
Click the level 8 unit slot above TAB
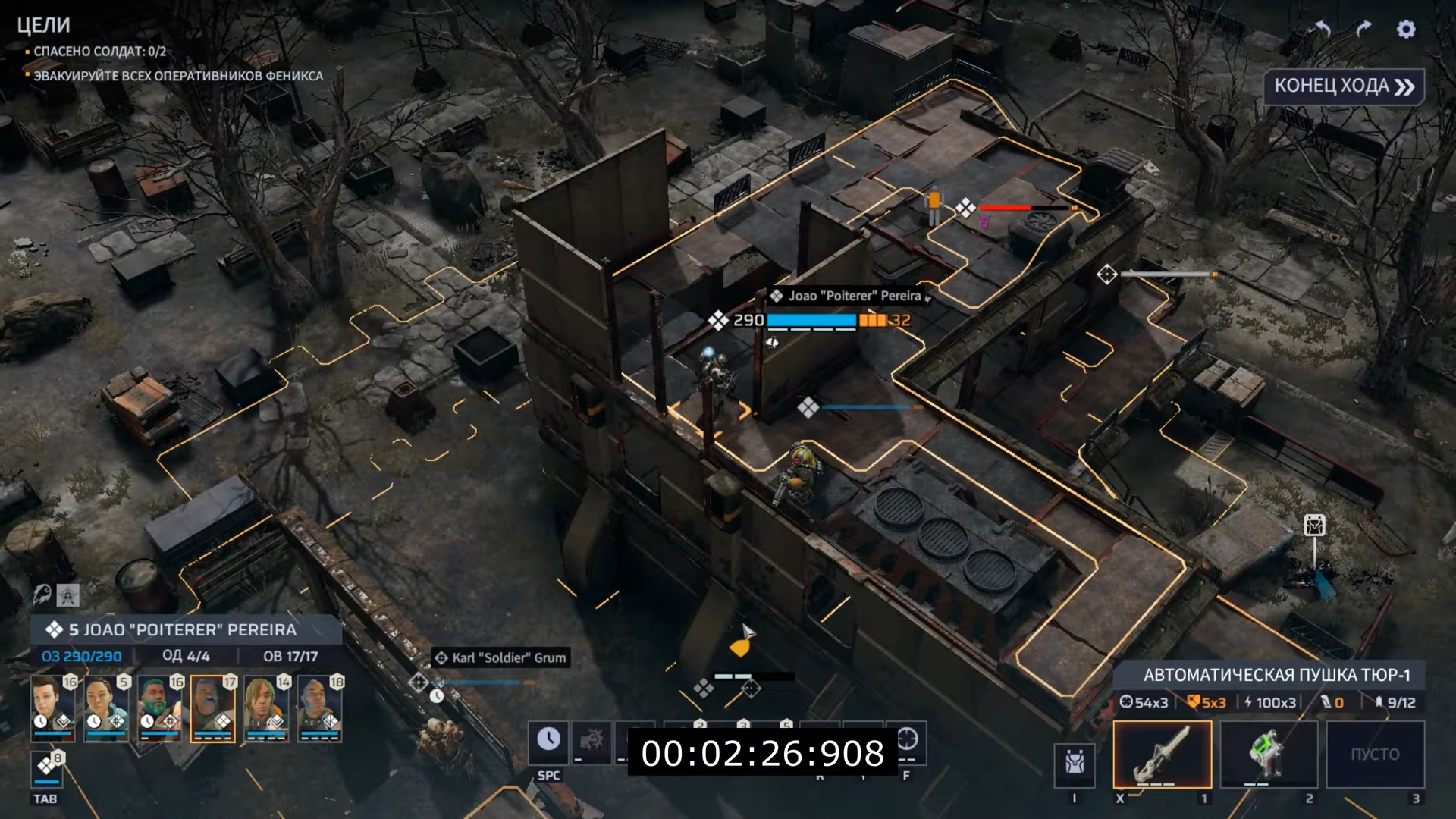click(47, 769)
